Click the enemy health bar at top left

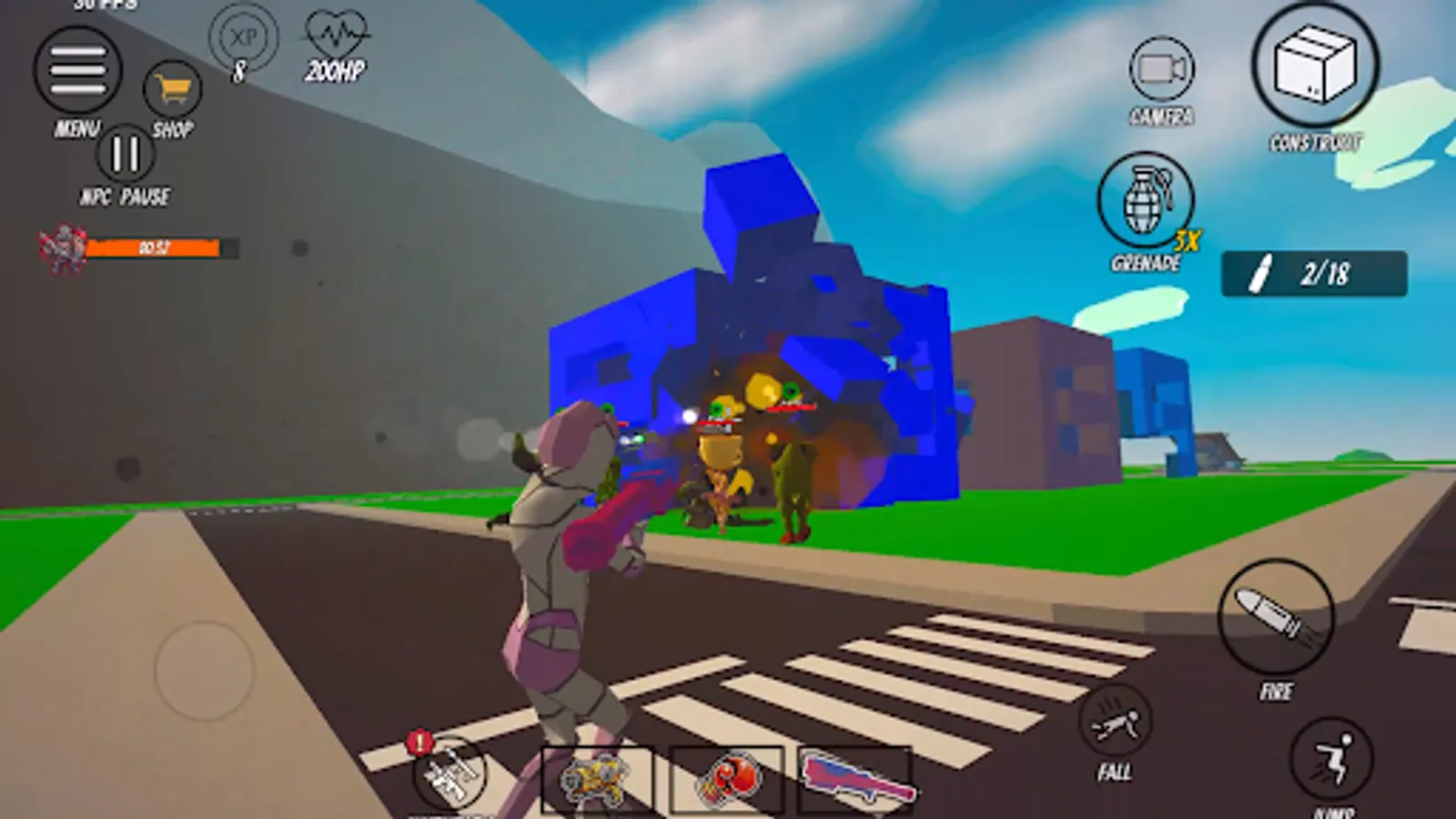[x=150, y=246]
